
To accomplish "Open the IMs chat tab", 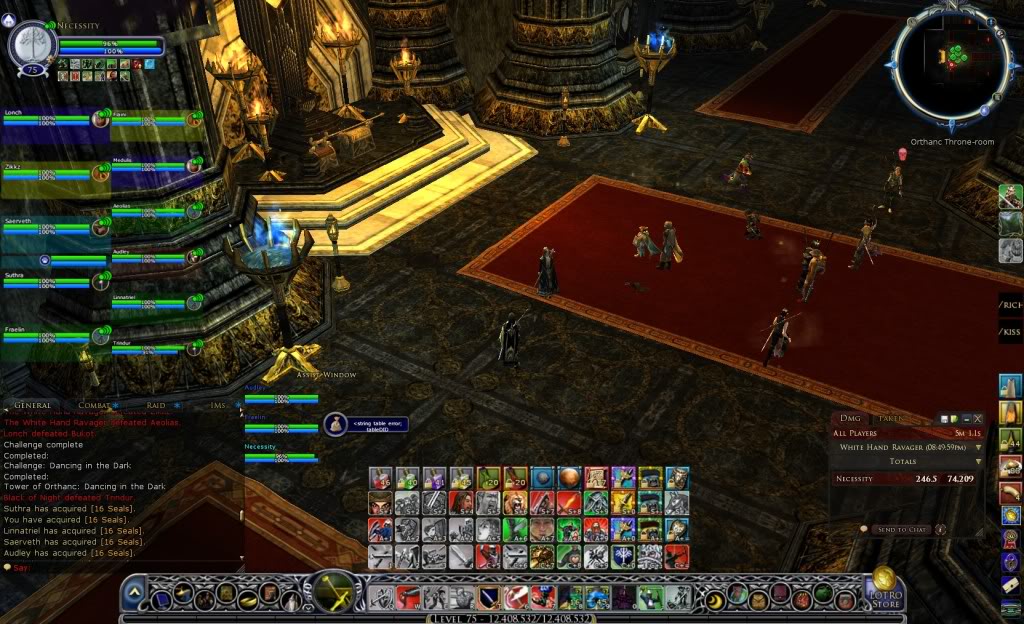I will (217, 406).
